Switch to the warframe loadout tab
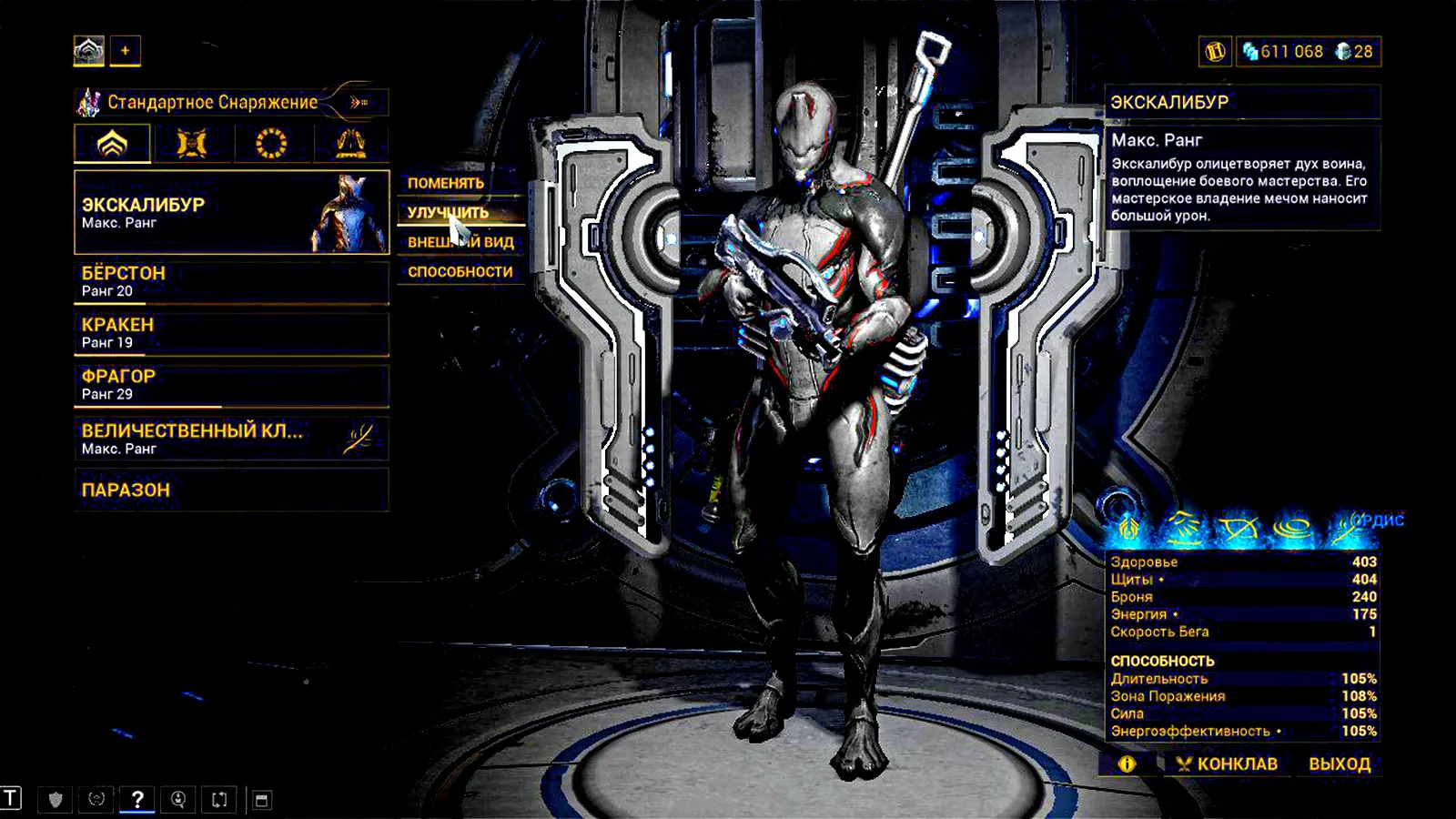 point(112,144)
